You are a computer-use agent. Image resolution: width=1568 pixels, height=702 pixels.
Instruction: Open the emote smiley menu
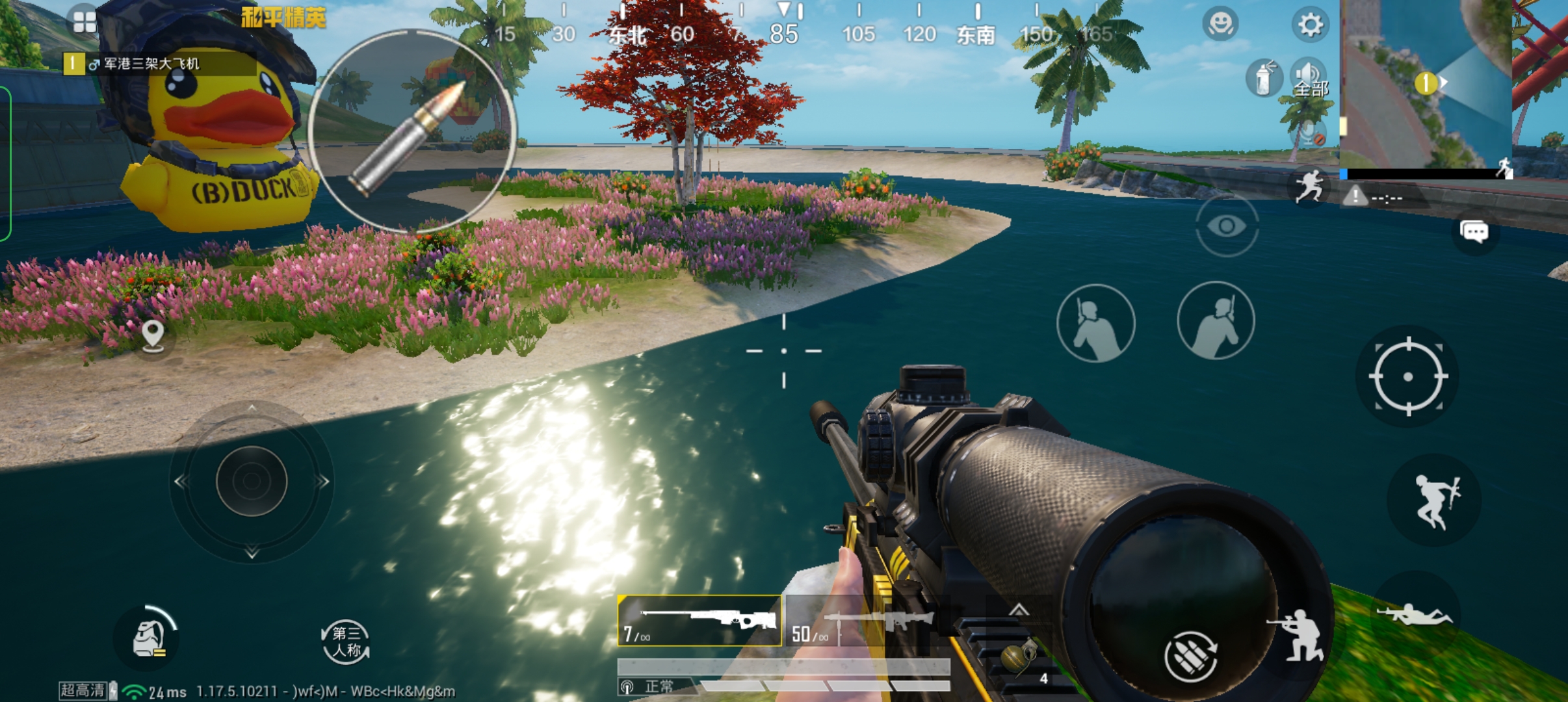(x=1220, y=25)
